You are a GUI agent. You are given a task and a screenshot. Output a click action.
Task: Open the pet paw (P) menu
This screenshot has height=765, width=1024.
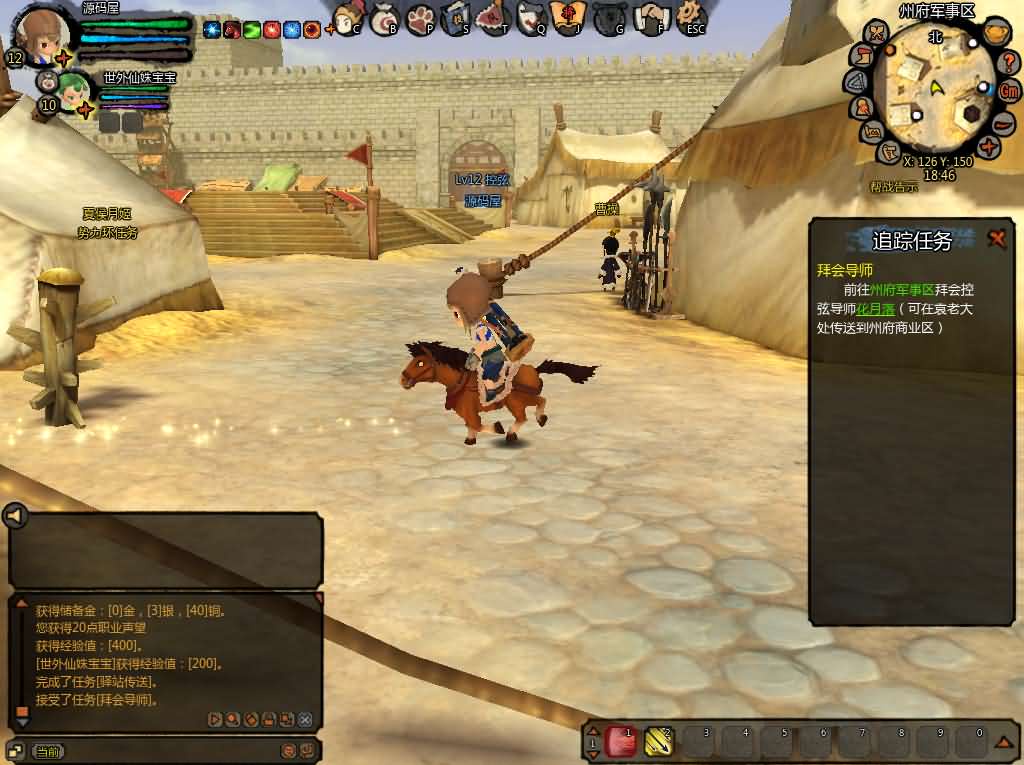pyautogui.click(x=422, y=18)
